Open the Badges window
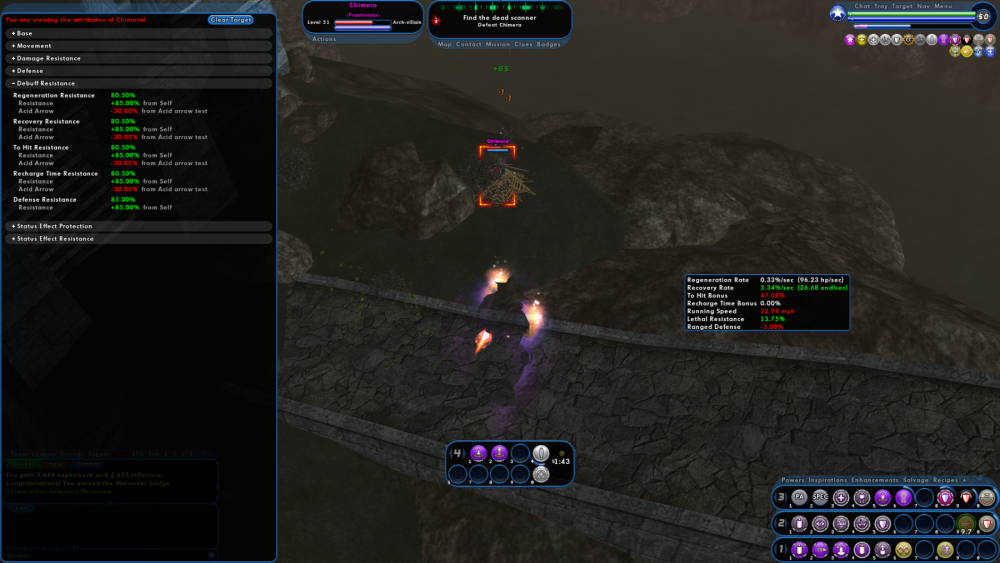Viewport: 1000px width, 563px height. (549, 44)
